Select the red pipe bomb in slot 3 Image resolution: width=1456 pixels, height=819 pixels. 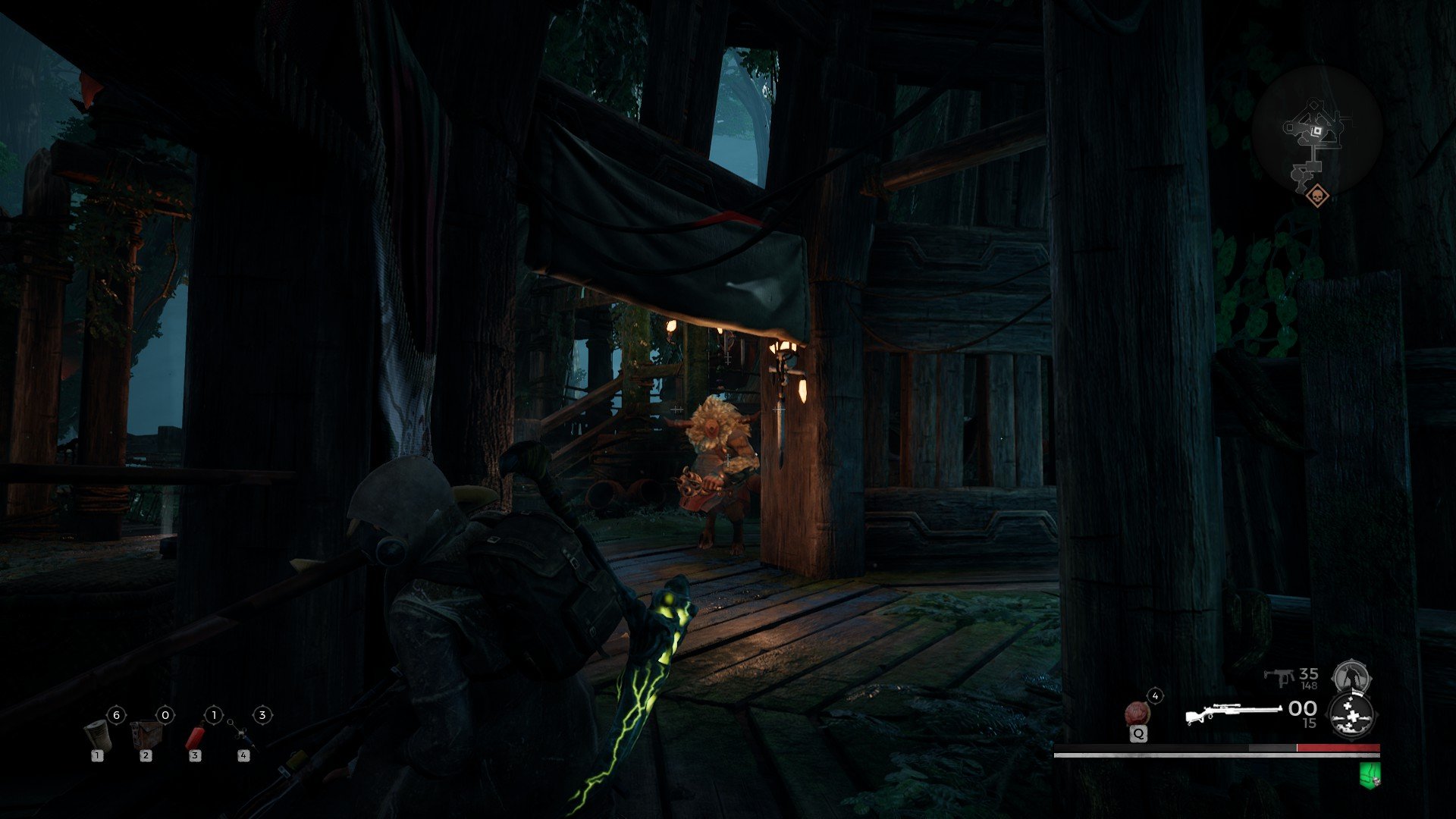196,735
